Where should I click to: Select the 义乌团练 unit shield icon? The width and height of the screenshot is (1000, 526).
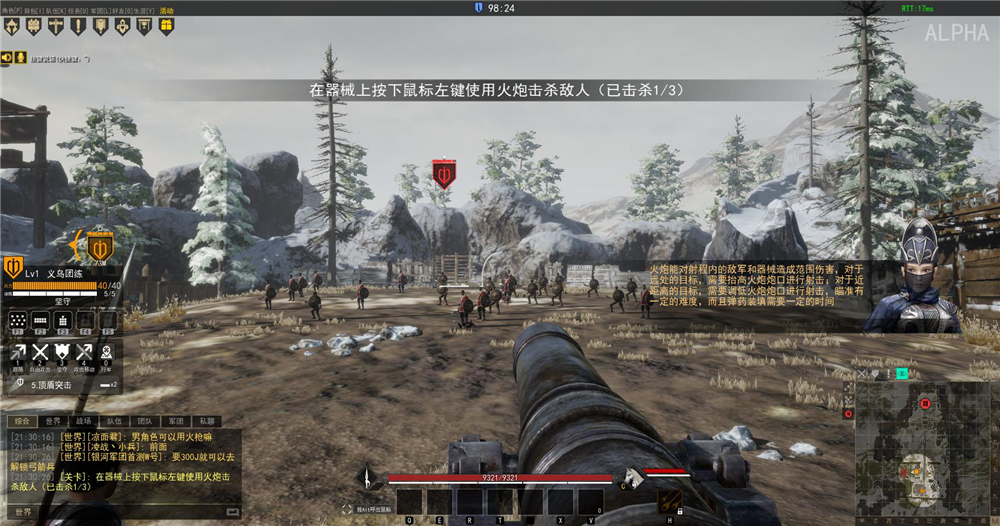click(14, 267)
